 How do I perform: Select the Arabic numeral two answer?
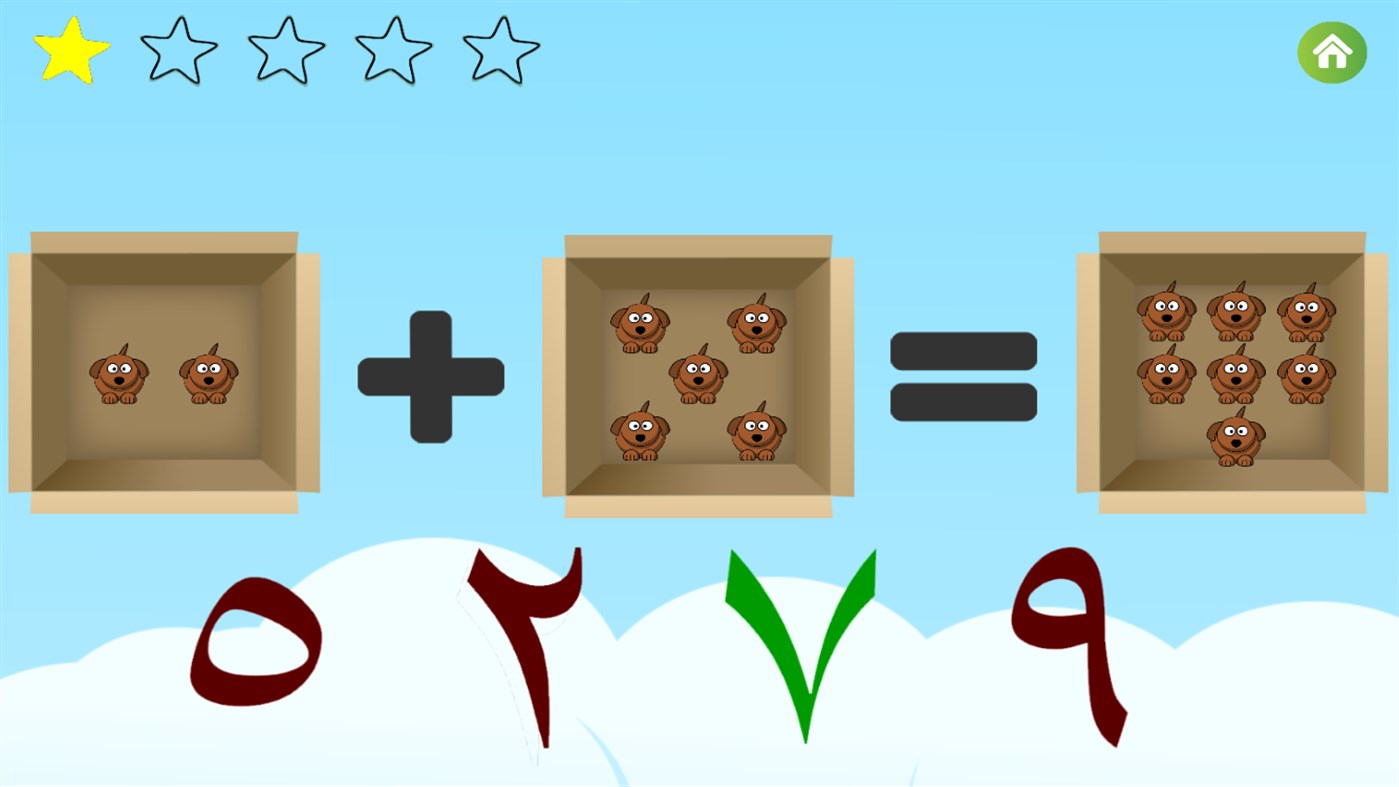(x=525, y=645)
